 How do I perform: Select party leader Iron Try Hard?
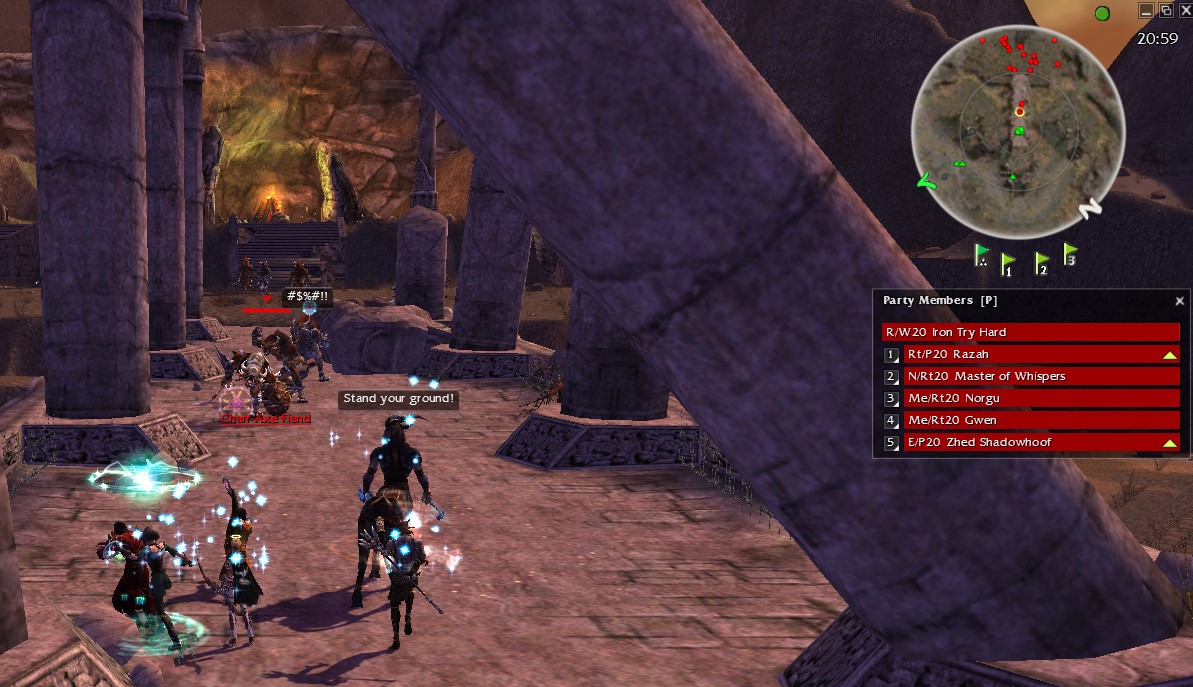click(1030, 332)
